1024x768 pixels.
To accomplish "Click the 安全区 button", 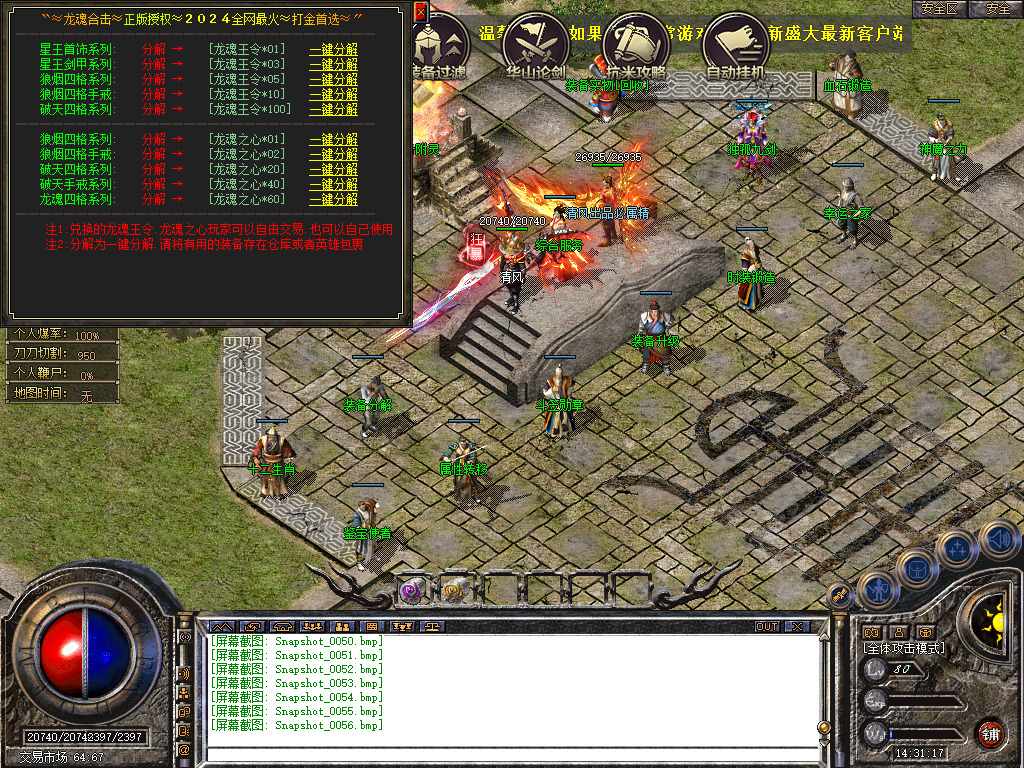I will click(x=940, y=9).
